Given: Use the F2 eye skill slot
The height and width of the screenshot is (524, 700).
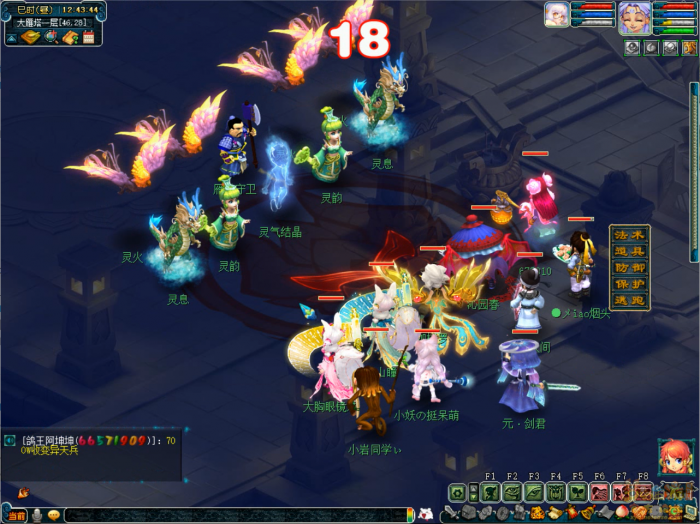Looking at the screenshot, I should [x=512, y=492].
